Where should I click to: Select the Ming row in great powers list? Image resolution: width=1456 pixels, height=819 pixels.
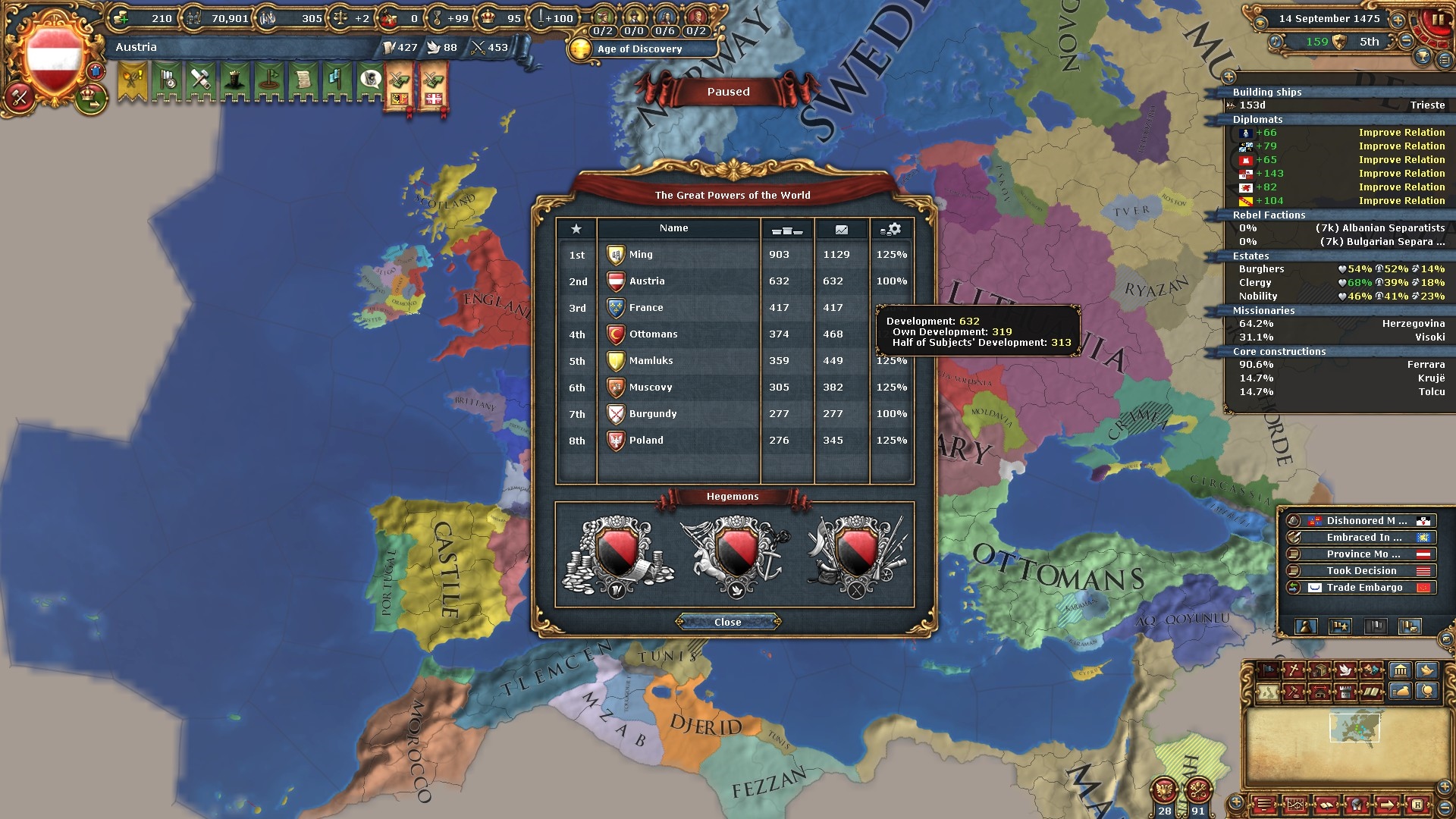641,255
